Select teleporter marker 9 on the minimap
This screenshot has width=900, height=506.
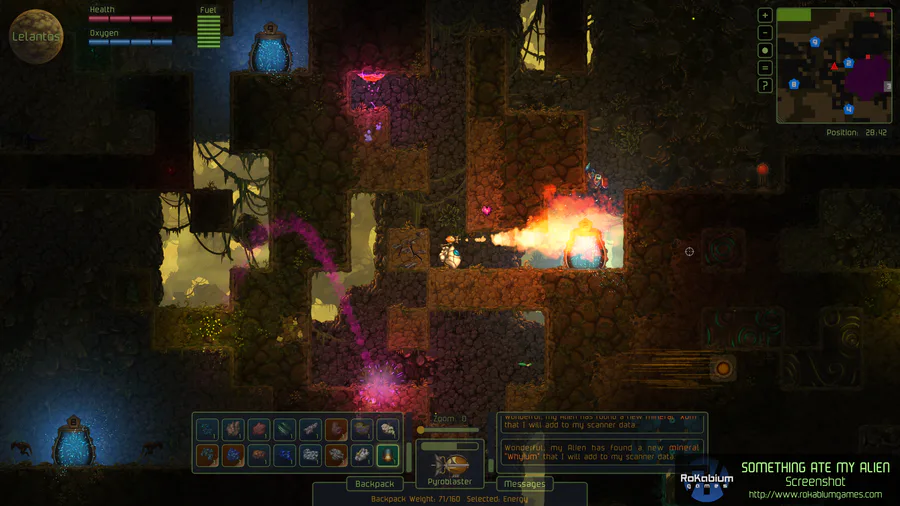(815, 42)
